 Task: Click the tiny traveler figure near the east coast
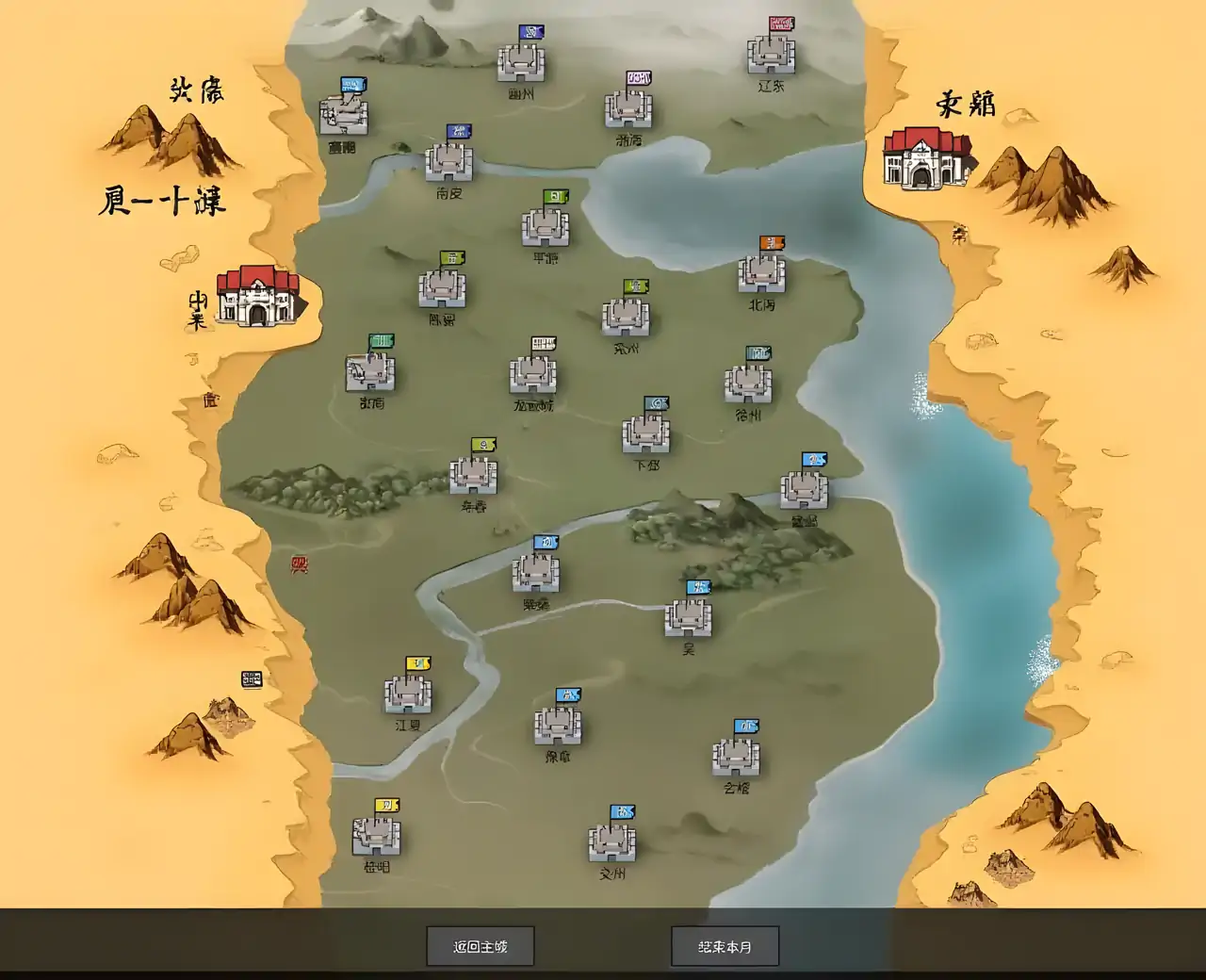pos(961,234)
